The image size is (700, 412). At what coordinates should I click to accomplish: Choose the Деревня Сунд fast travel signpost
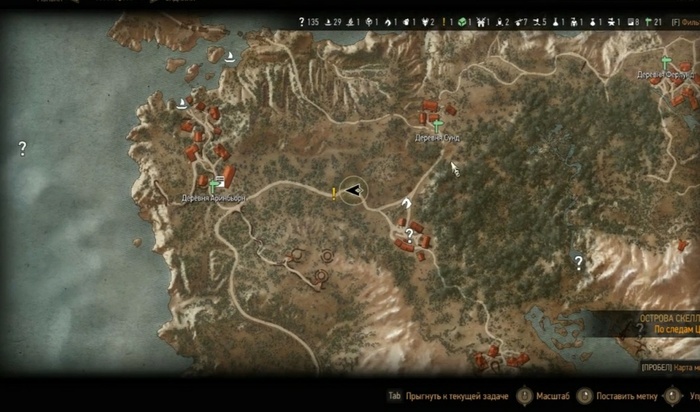(x=437, y=126)
